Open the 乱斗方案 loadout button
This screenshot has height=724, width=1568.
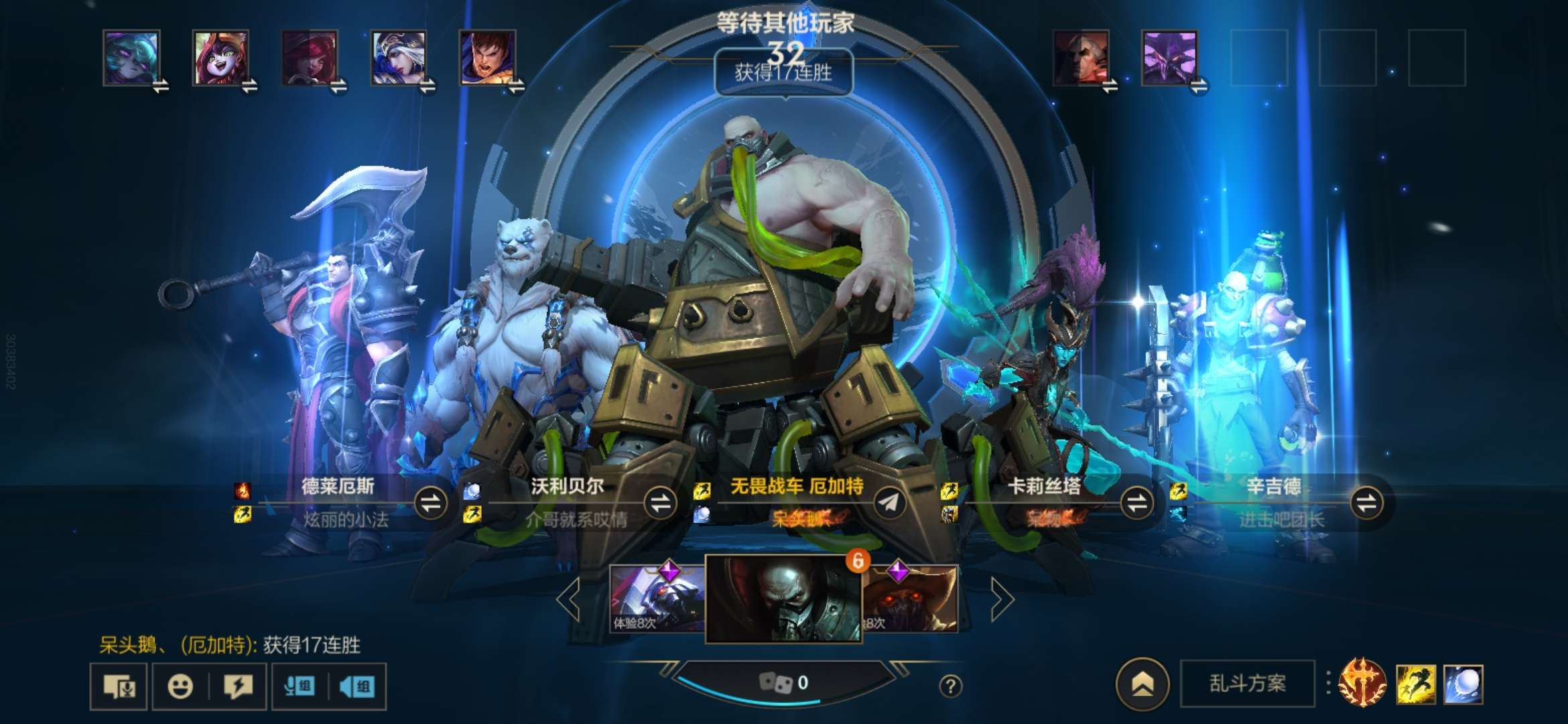click(1247, 683)
